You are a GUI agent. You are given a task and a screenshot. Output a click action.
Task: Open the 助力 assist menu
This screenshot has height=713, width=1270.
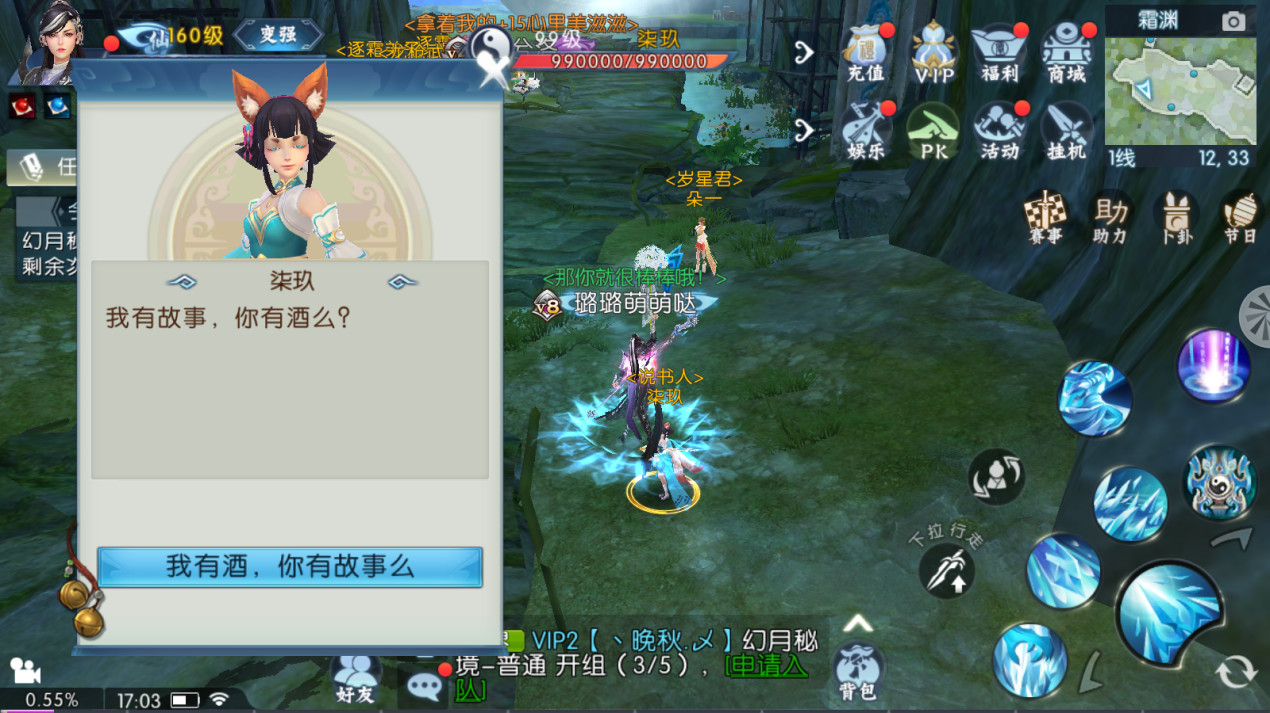click(x=1110, y=217)
